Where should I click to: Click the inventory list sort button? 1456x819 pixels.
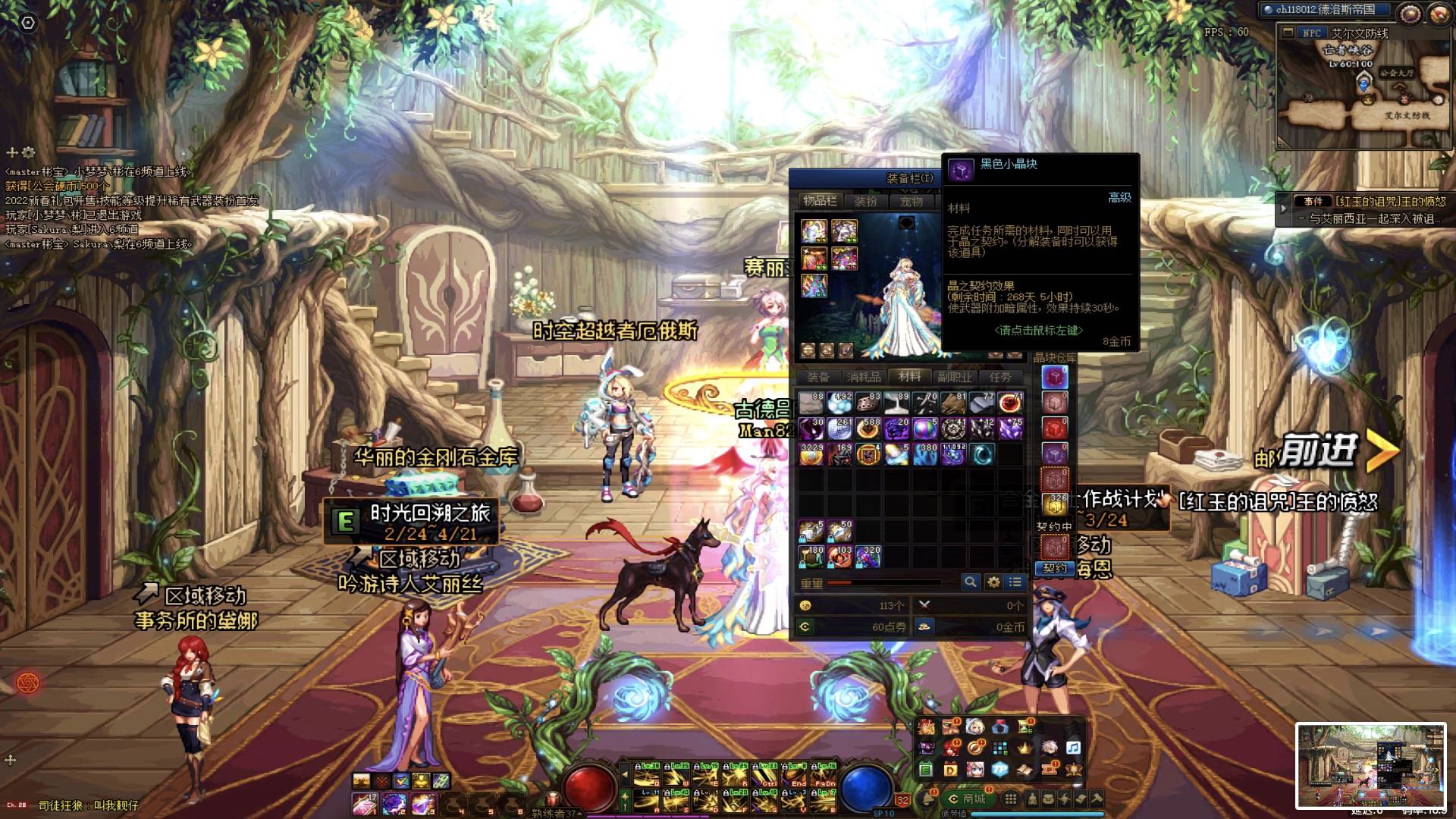tap(1015, 582)
